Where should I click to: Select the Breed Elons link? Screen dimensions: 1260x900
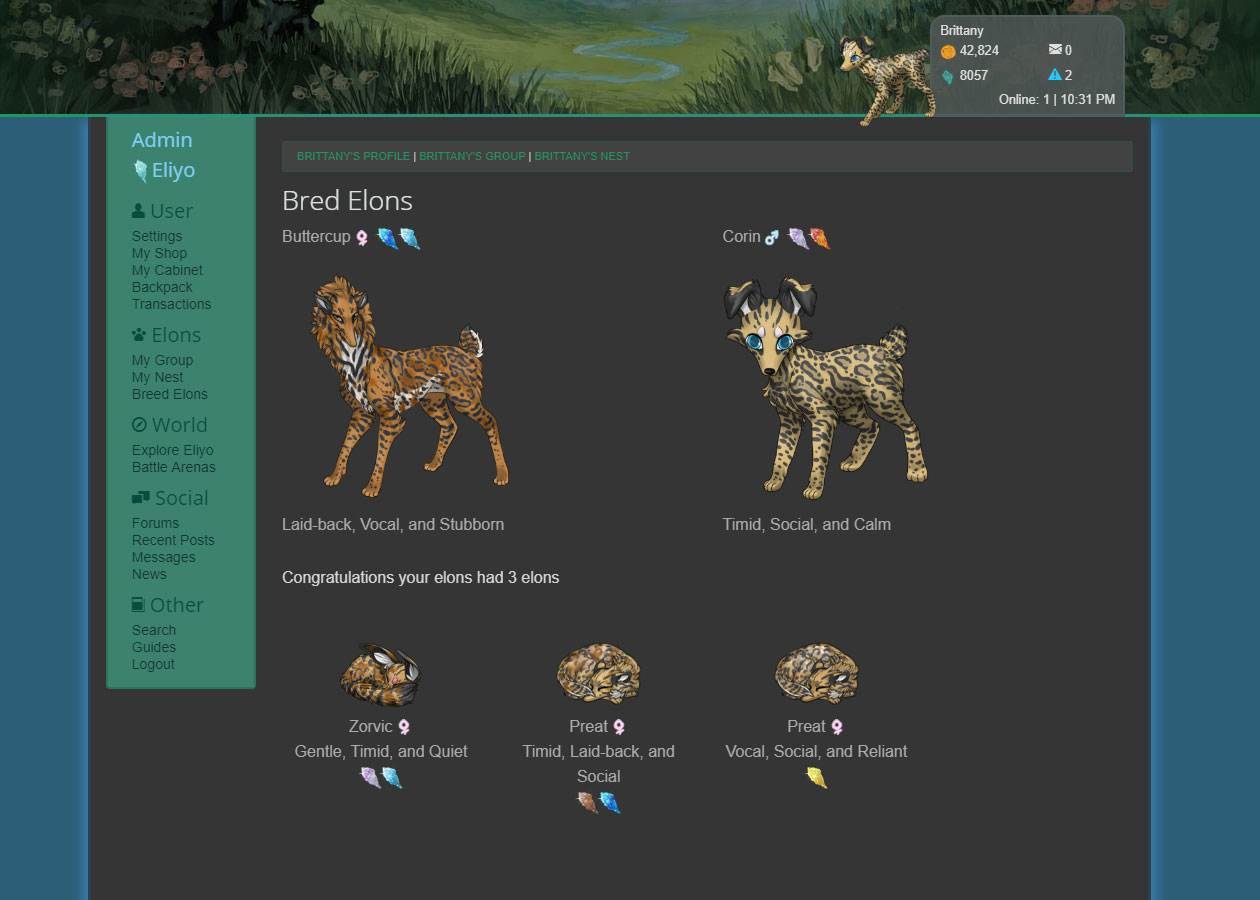pos(169,394)
